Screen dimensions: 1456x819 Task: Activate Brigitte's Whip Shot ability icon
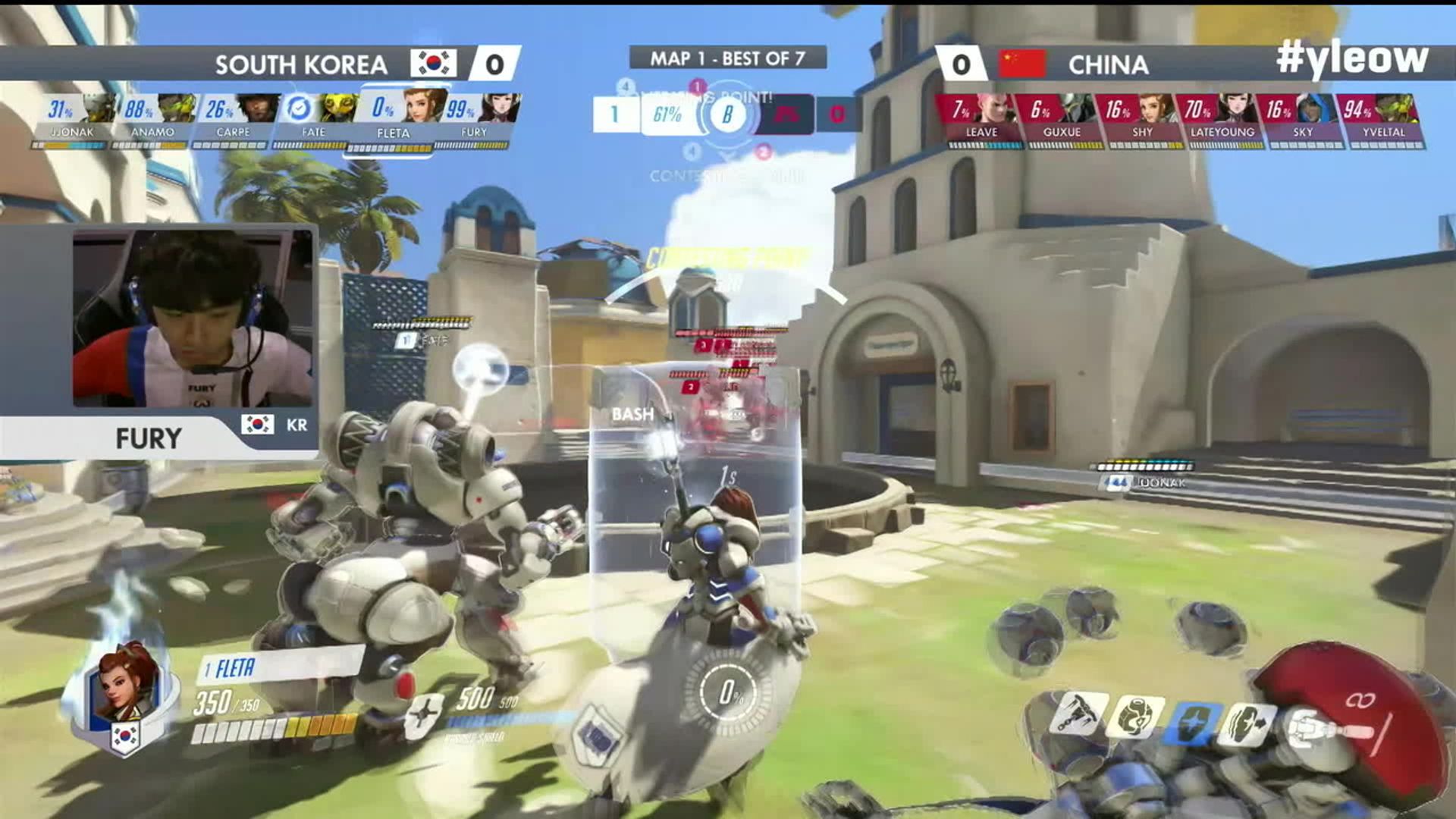[1078, 714]
